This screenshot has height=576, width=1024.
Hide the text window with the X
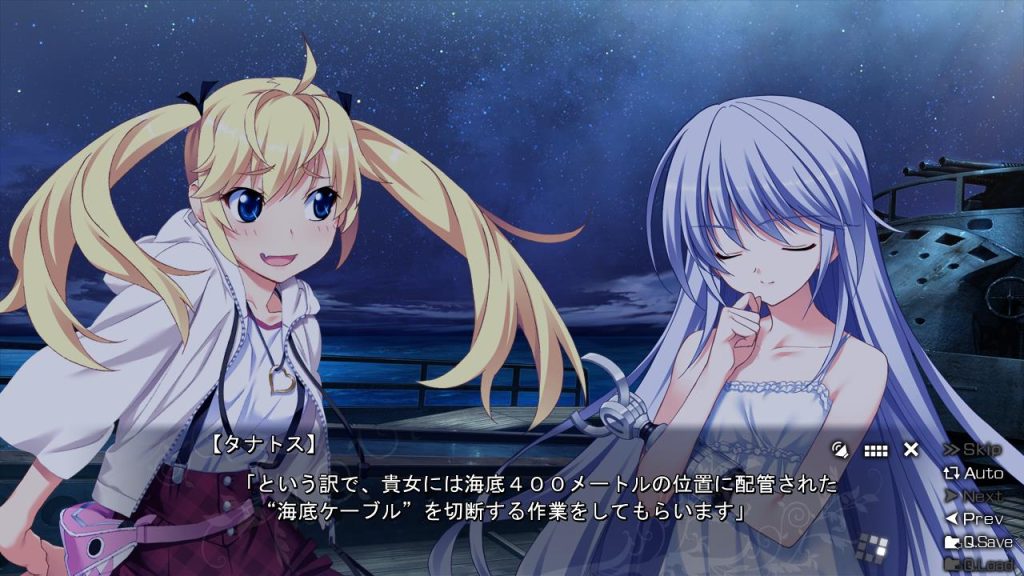pos(911,450)
